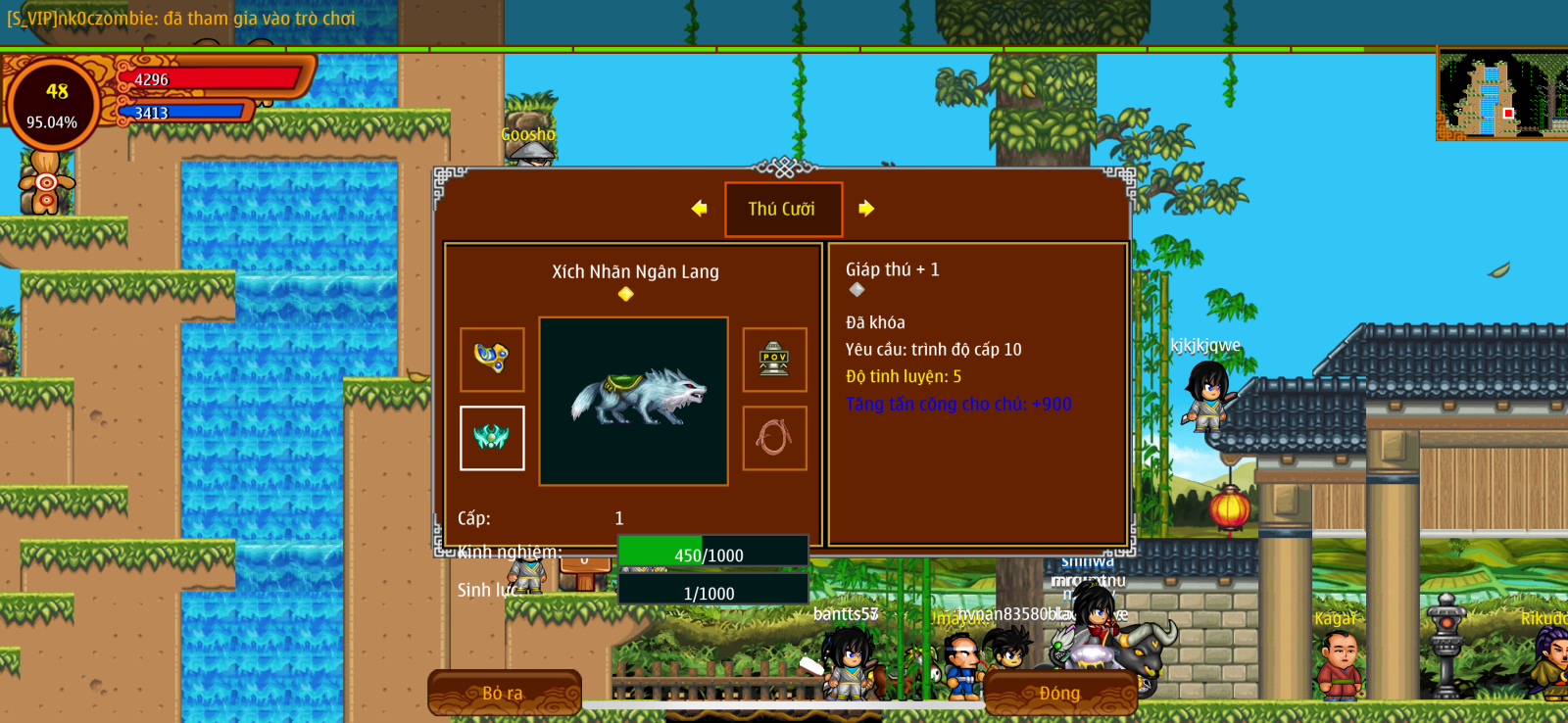The height and width of the screenshot is (723, 1568).
Task: Choose the POV lantern equipment slot
Action: pos(774,360)
